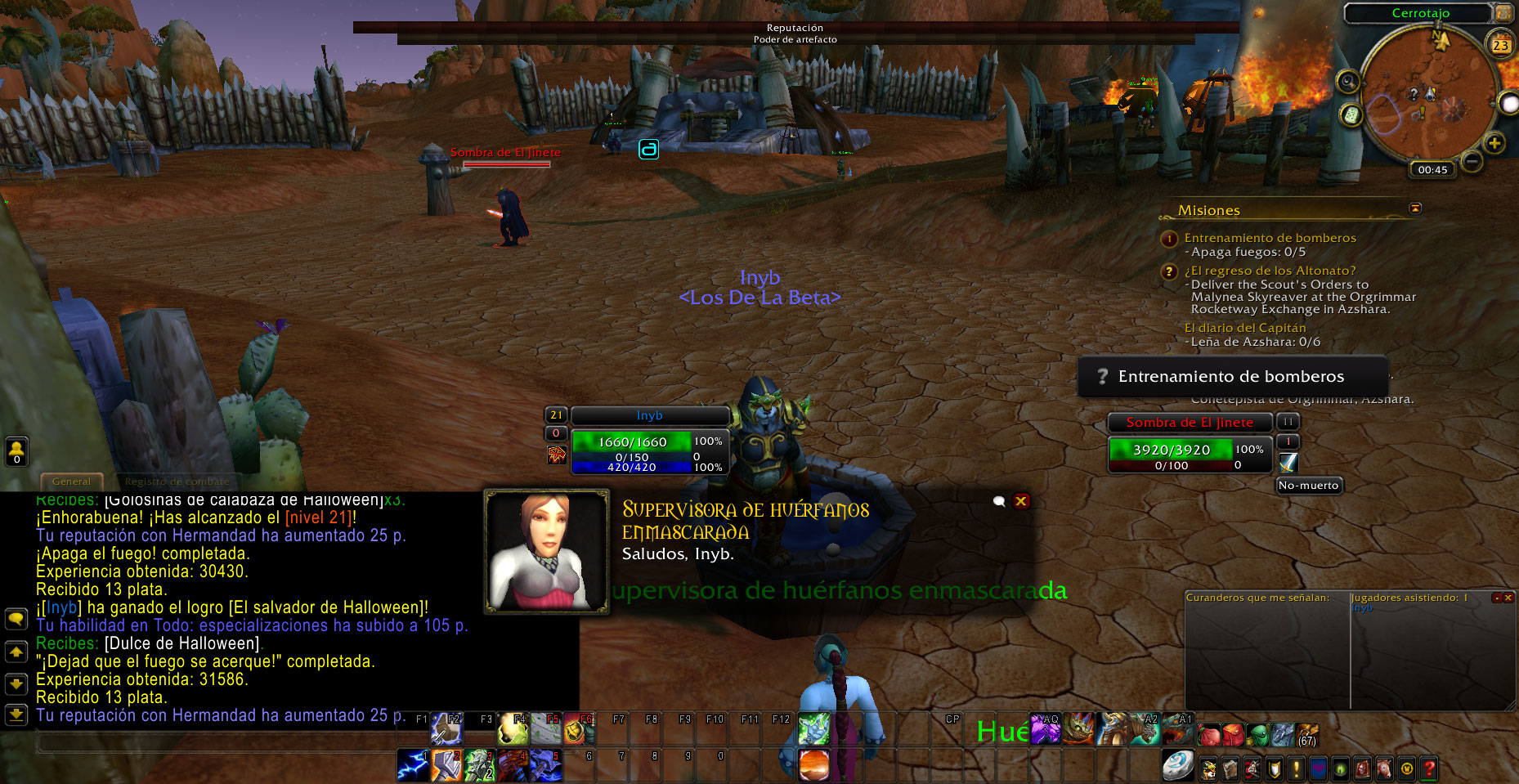Screen dimensions: 1519x784
Task: Switch to Registro de combate tab
Action: pyautogui.click(x=177, y=482)
